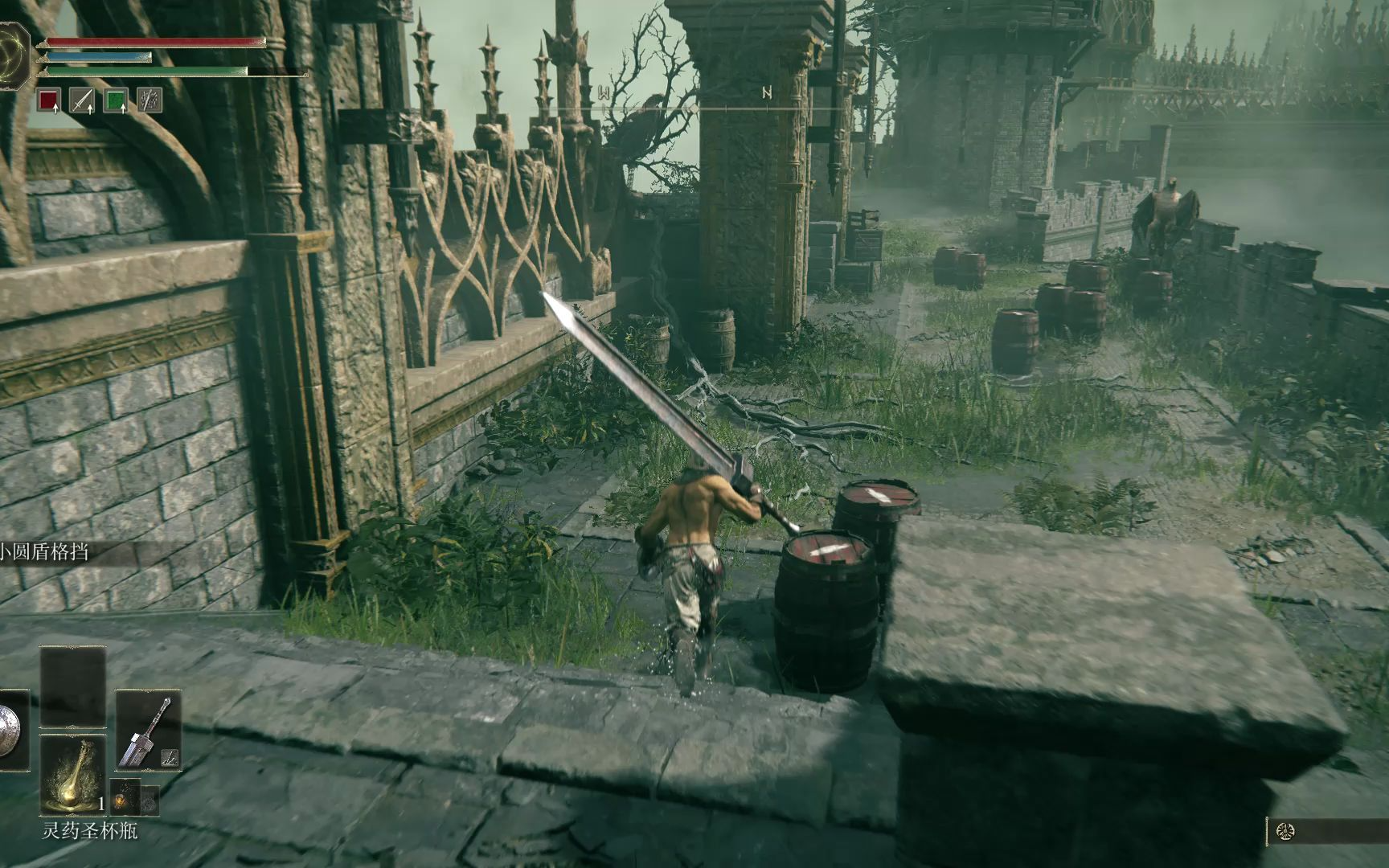This screenshot has height=868, width=1389.
Task: Inspect the gray scratched-blade status icon
Action: click(x=150, y=100)
